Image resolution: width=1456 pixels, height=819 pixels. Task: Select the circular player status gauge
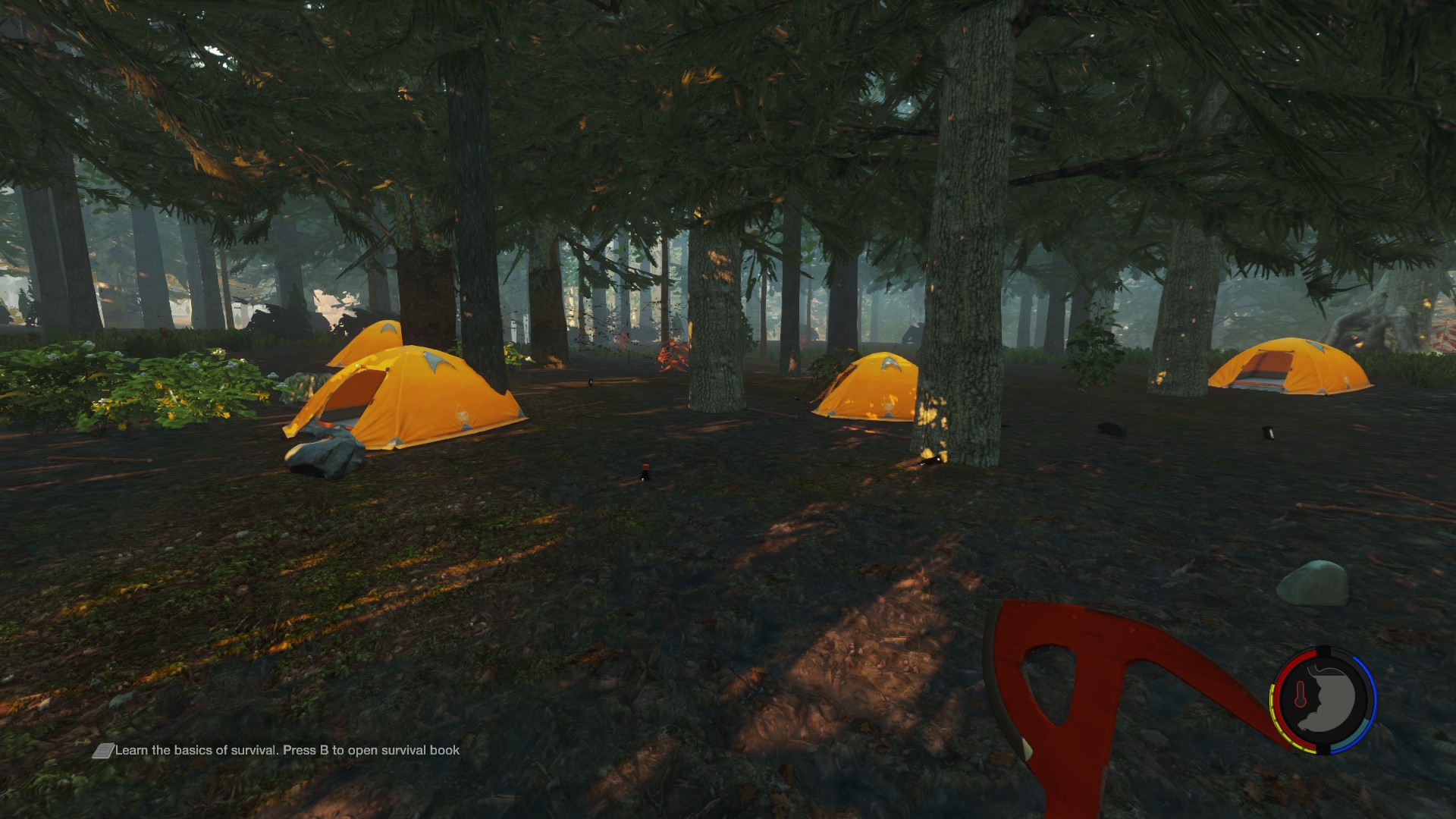(1323, 700)
